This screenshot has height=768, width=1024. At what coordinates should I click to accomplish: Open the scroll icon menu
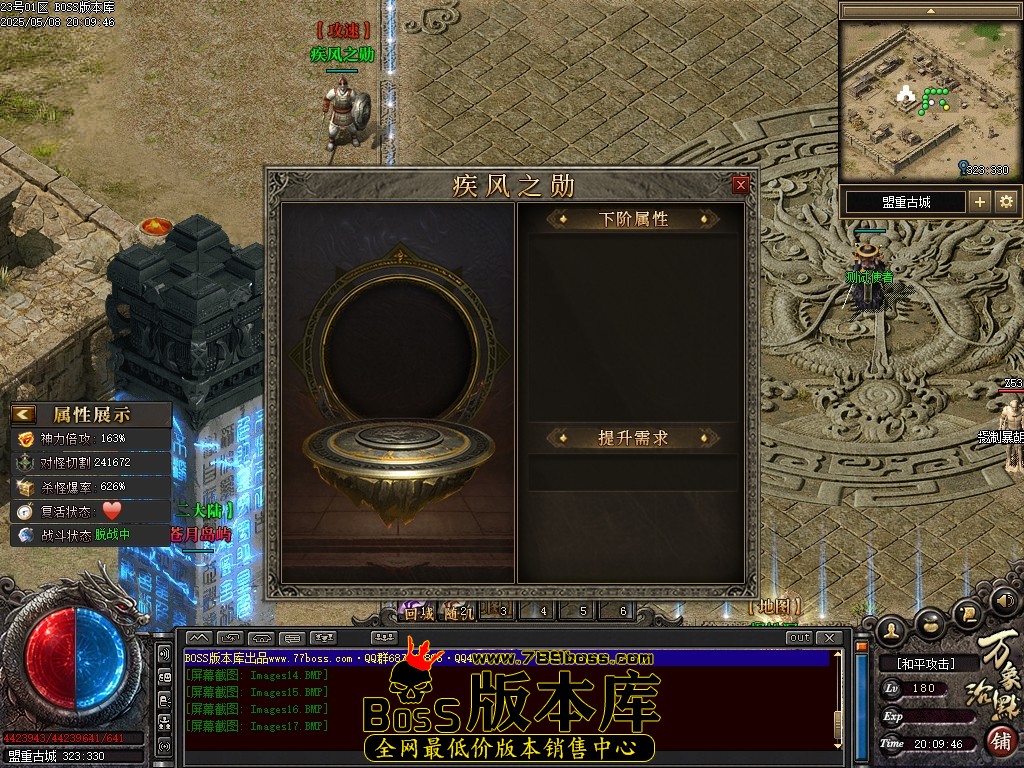(x=968, y=612)
